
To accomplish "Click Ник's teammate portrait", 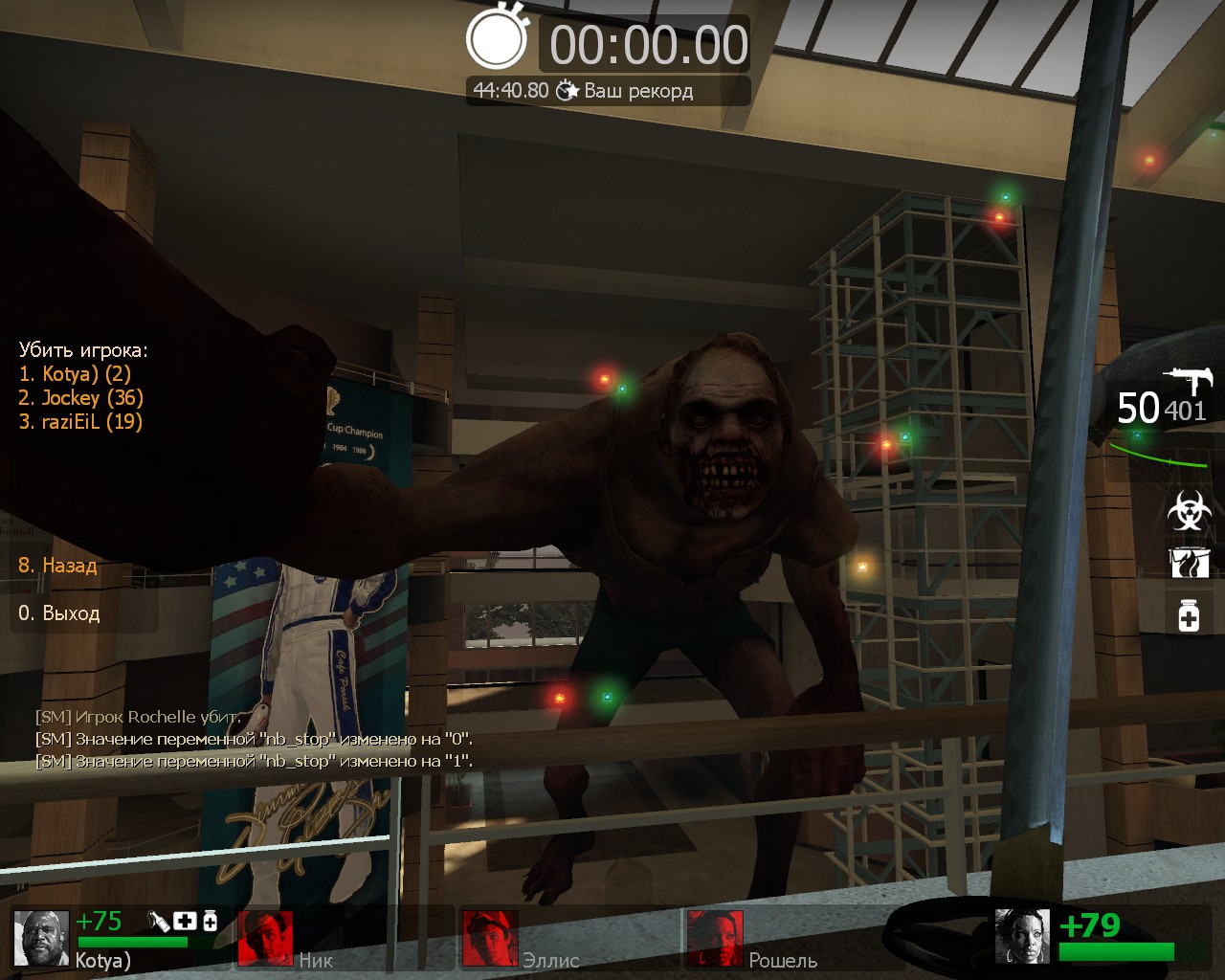I will click(266, 937).
